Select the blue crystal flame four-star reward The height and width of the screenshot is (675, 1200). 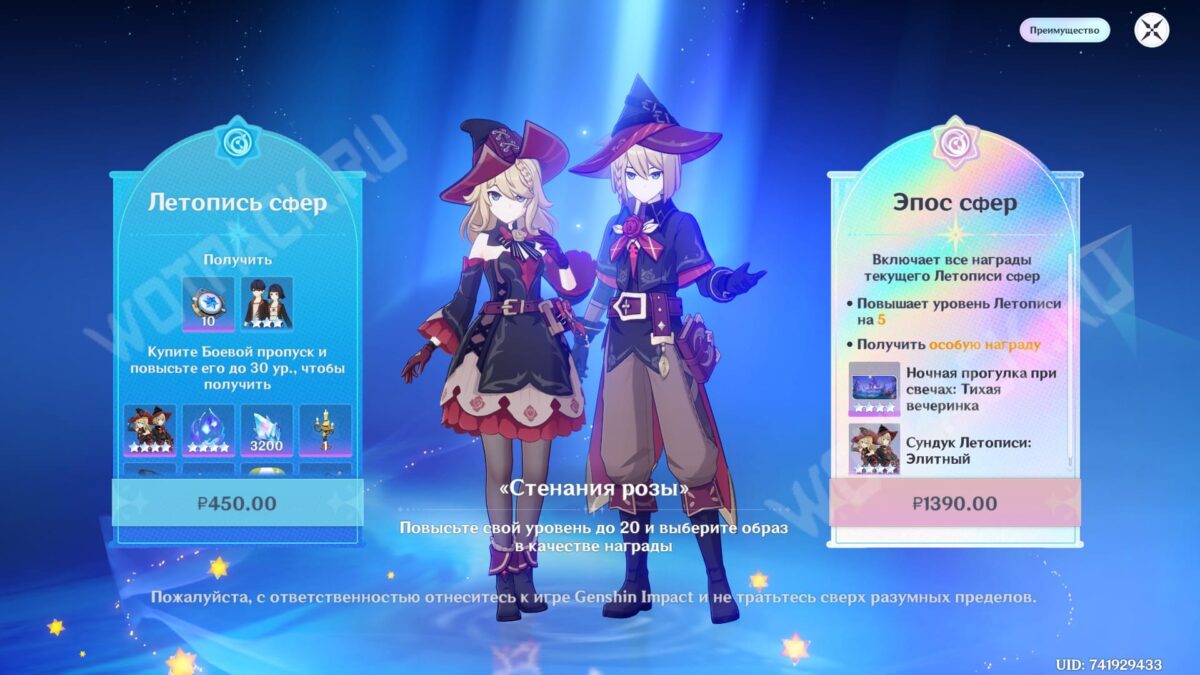click(x=208, y=430)
